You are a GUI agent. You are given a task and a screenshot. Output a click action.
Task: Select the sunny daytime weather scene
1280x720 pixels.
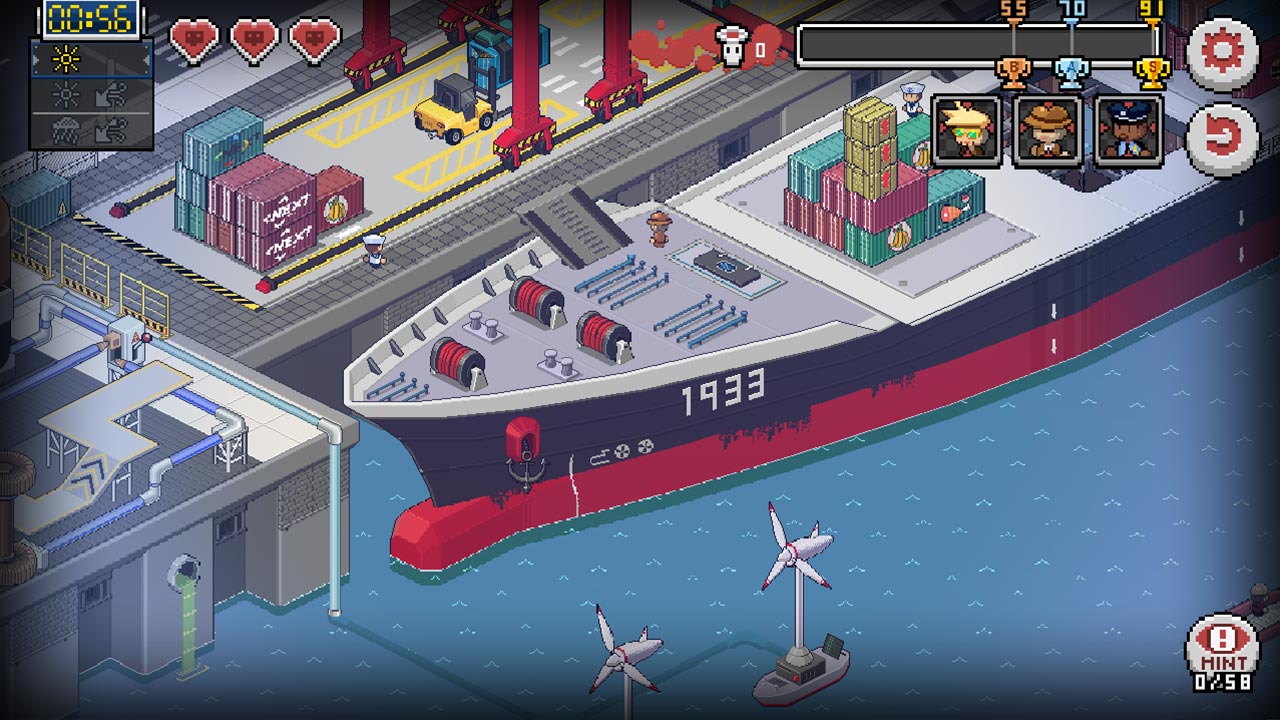[x=65, y=59]
